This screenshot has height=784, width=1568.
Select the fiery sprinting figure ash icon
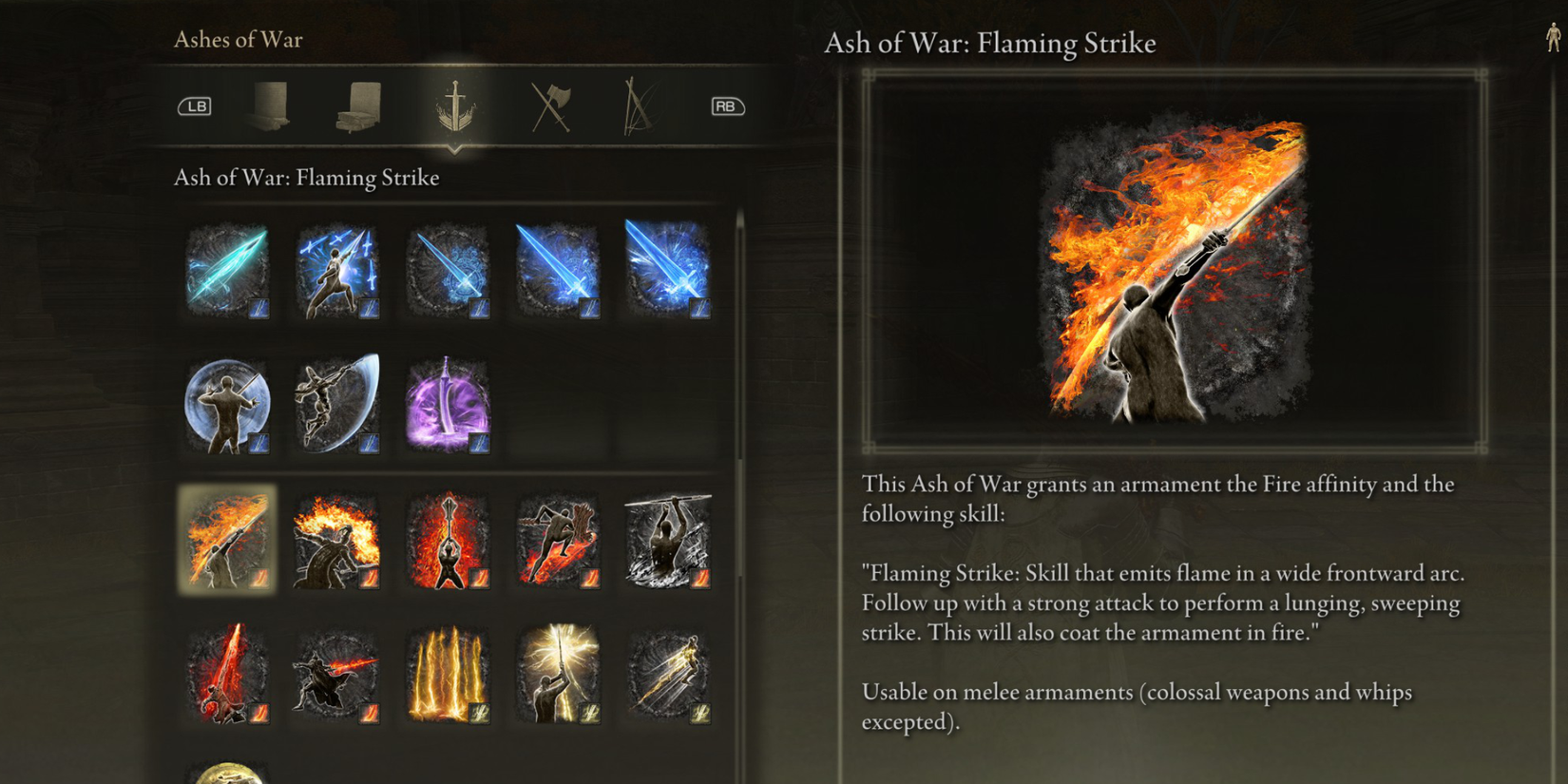559,540
